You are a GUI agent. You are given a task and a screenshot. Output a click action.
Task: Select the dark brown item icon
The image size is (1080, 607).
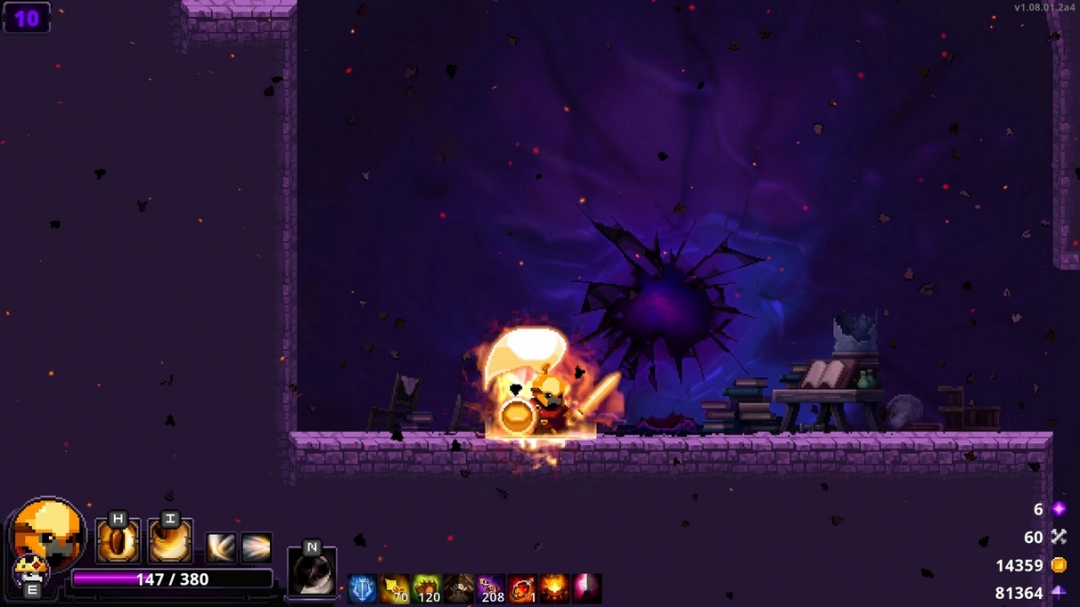tap(458, 588)
